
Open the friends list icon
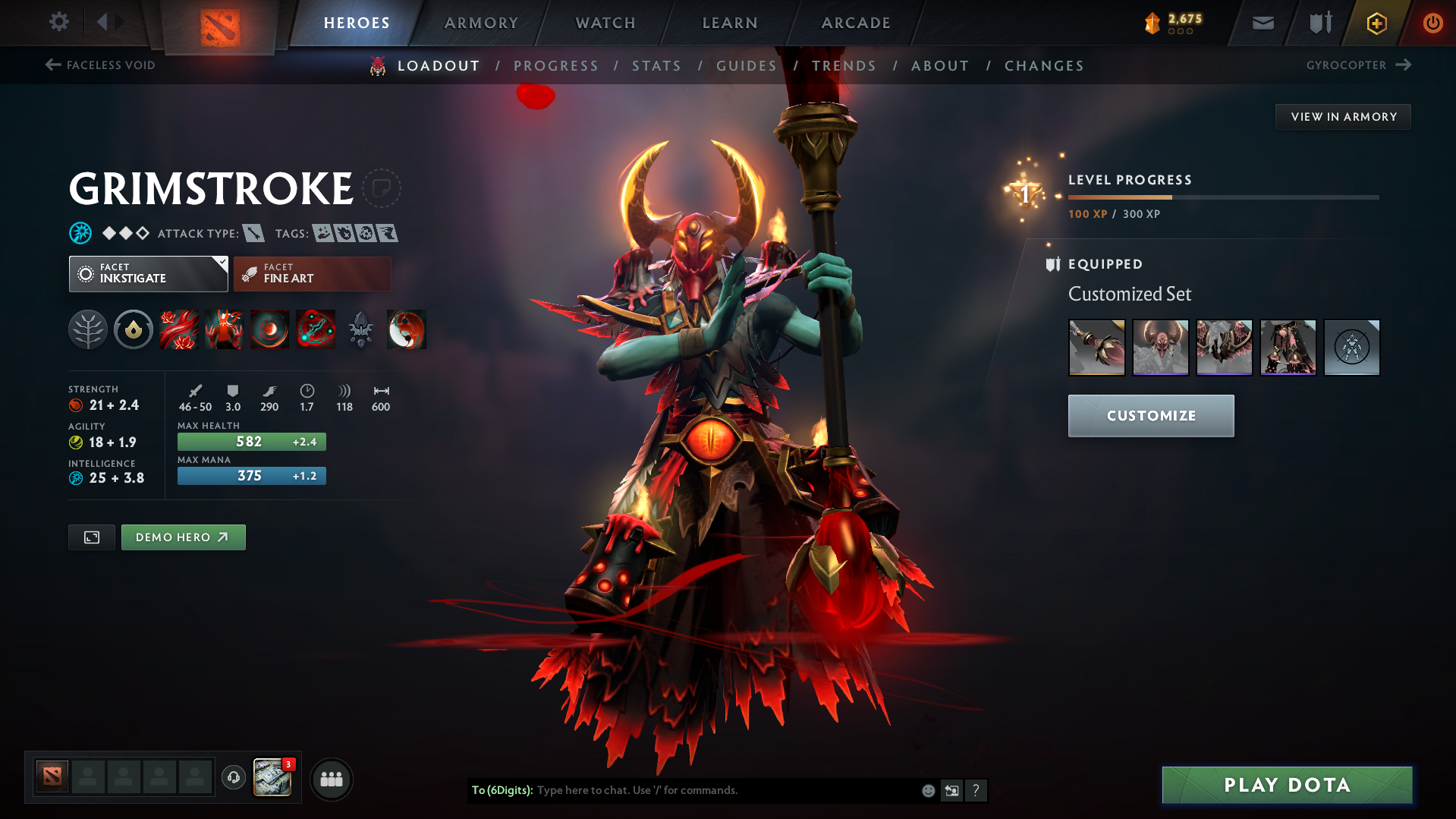click(x=332, y=779)
